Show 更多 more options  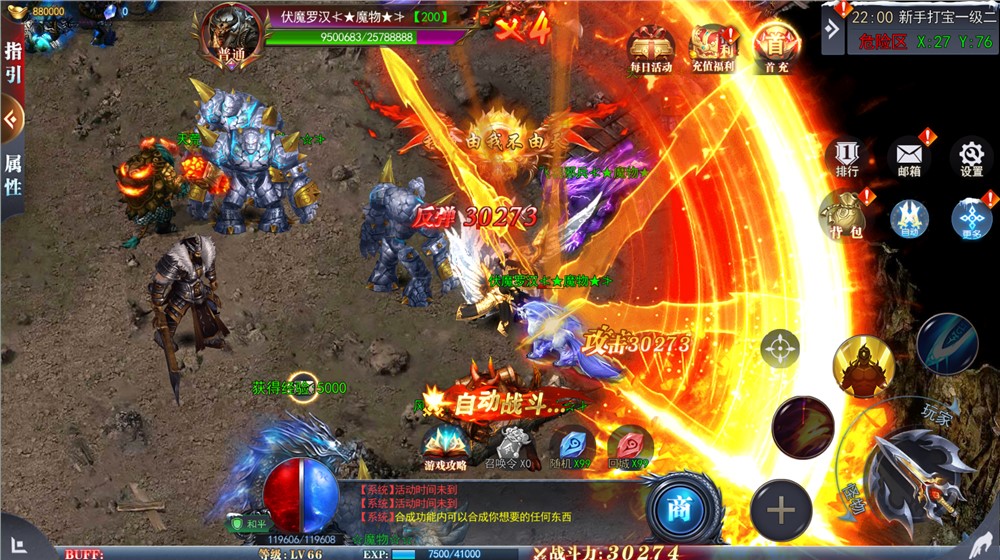[971, 219]
